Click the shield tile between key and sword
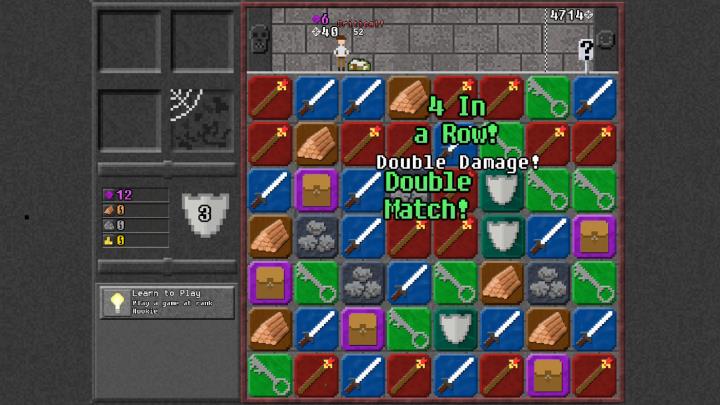The image size is (720, 405). tap(454, 329)
